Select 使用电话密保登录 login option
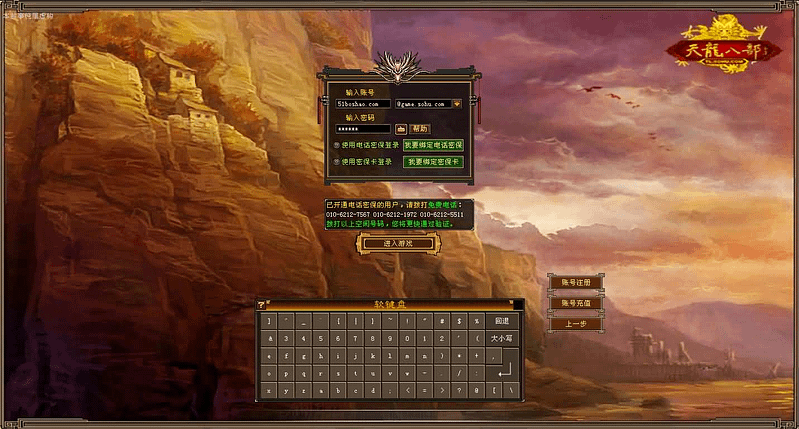This screenshot has width=799, height=429. pos(337,145)
